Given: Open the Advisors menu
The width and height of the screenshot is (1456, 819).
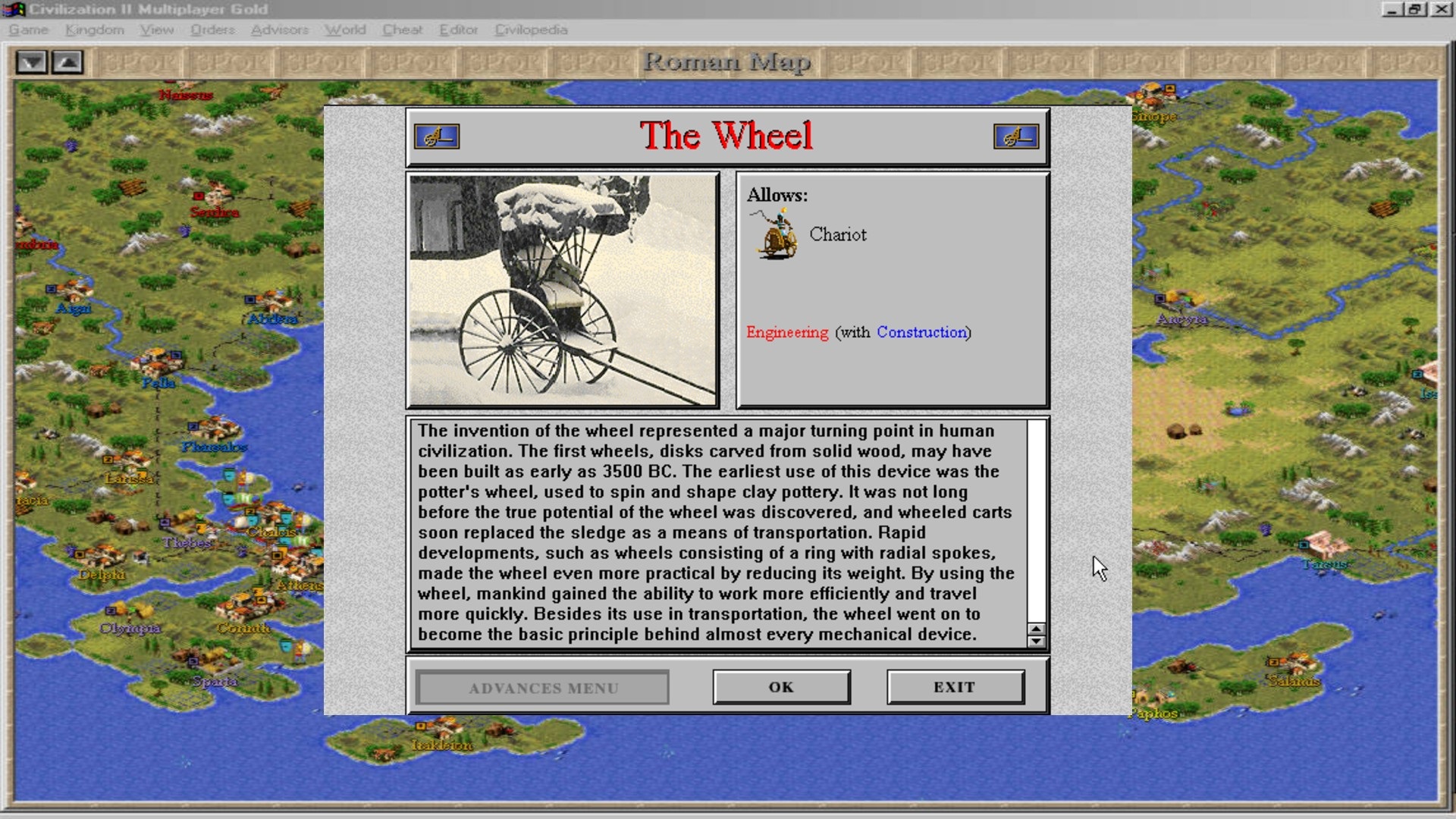Looking at the screenshot, I should click(281, 30).
